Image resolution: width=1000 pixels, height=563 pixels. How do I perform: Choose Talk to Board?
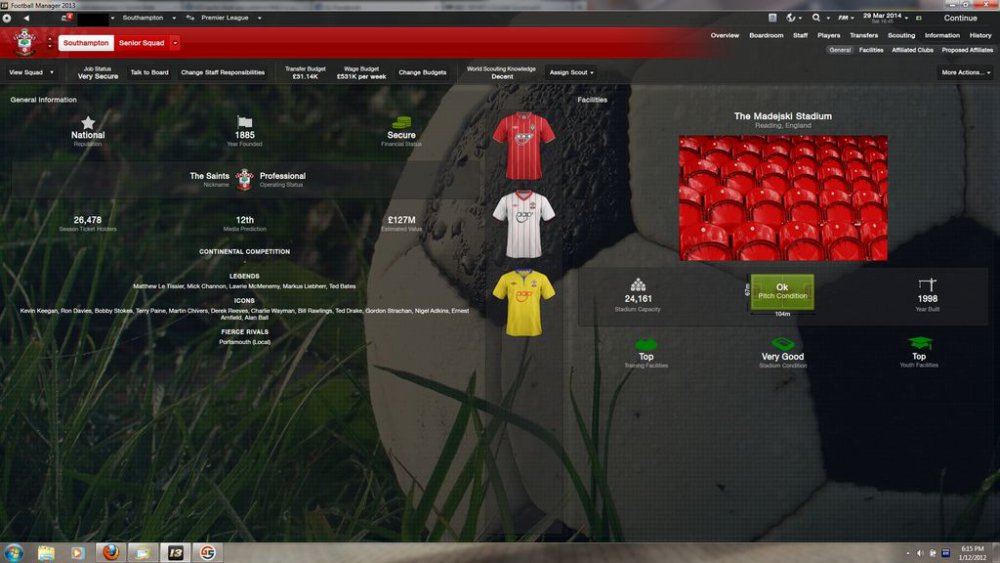[149, 73]
